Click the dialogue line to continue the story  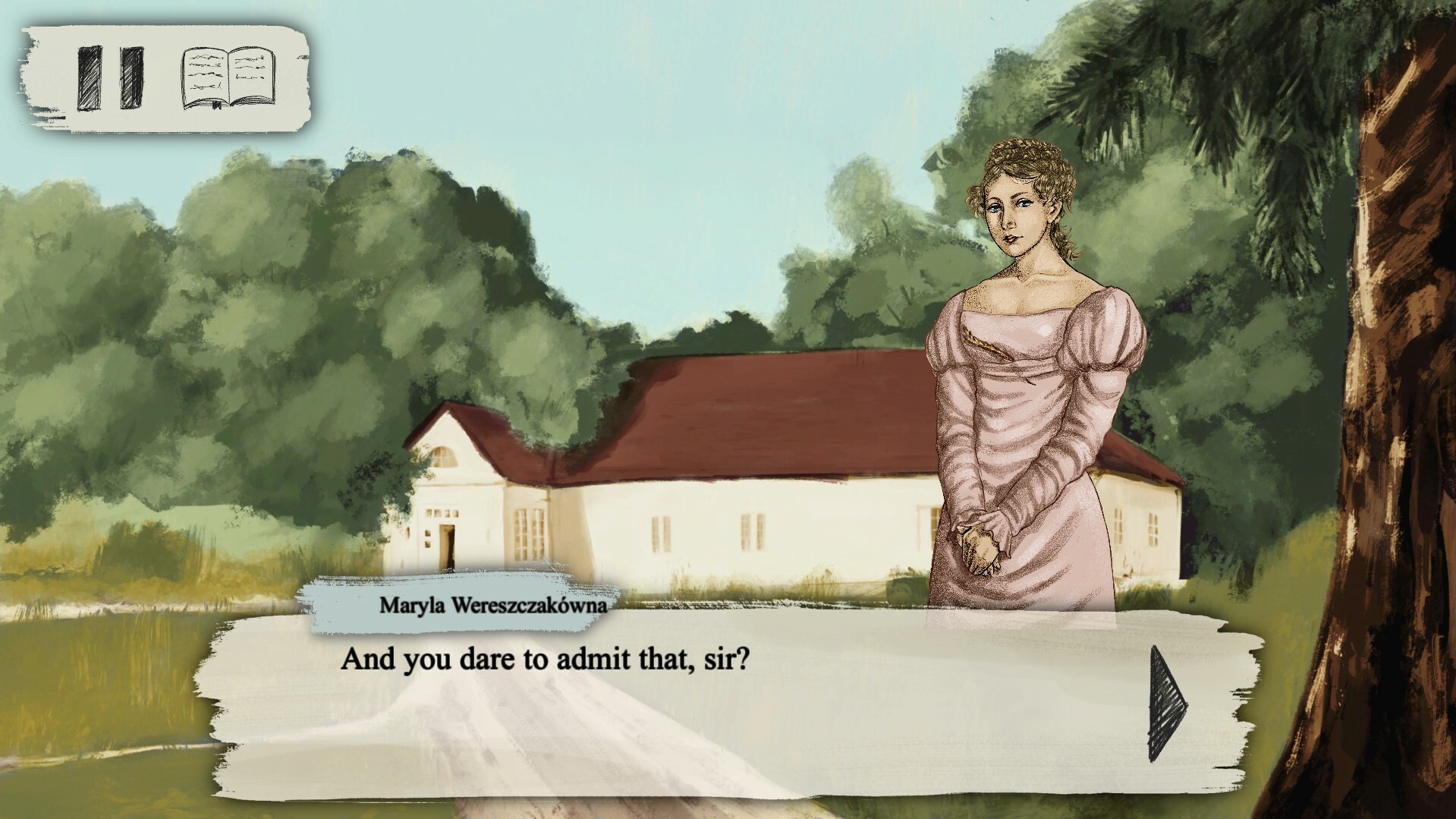click(x=546, y=660)
